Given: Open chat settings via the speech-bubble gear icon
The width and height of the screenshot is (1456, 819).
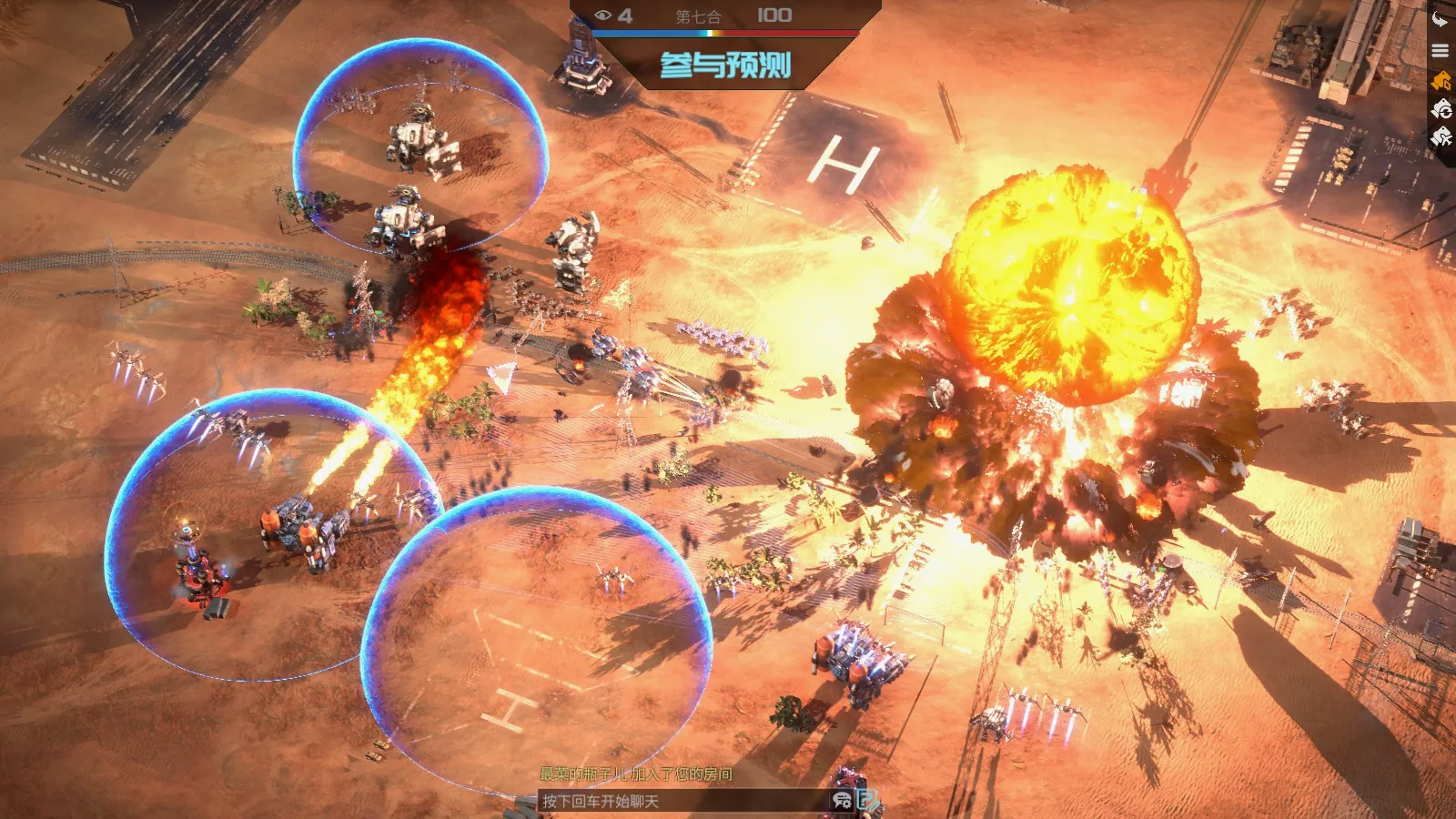Looking at the screenshot, I should pyautogui.click(x=843, y=800).
